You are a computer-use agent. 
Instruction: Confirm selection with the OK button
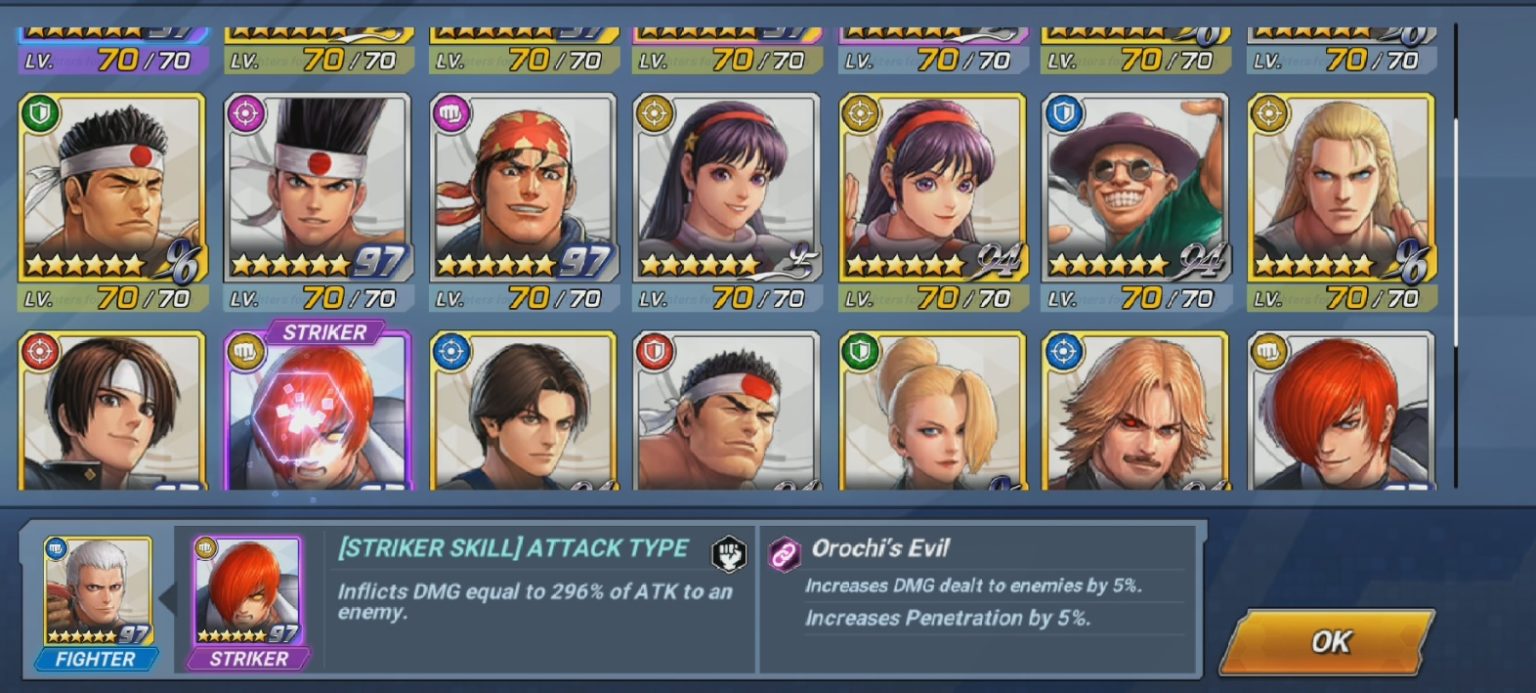[x=1328, y=641]
